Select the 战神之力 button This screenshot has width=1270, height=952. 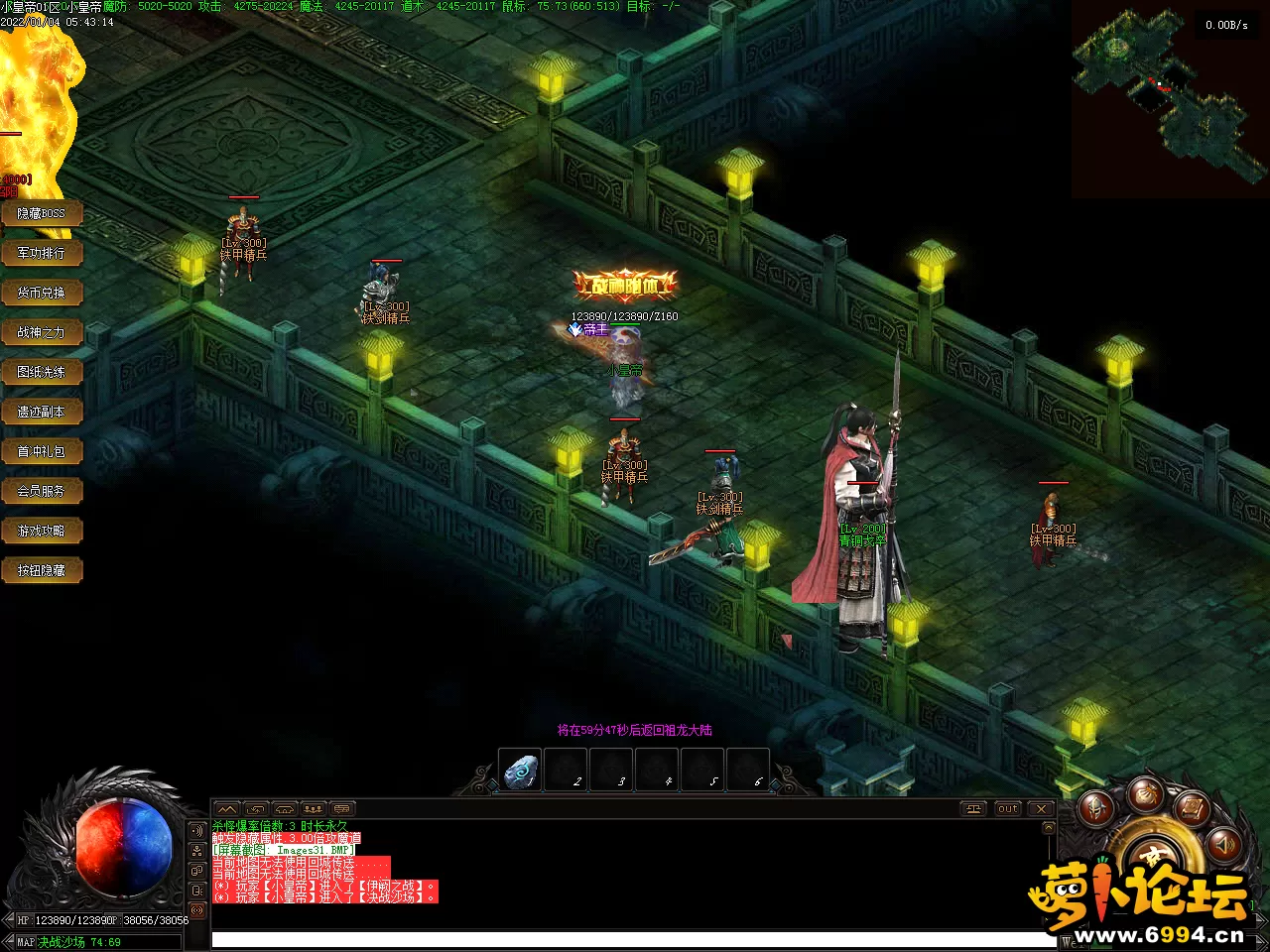coord(41,332)
